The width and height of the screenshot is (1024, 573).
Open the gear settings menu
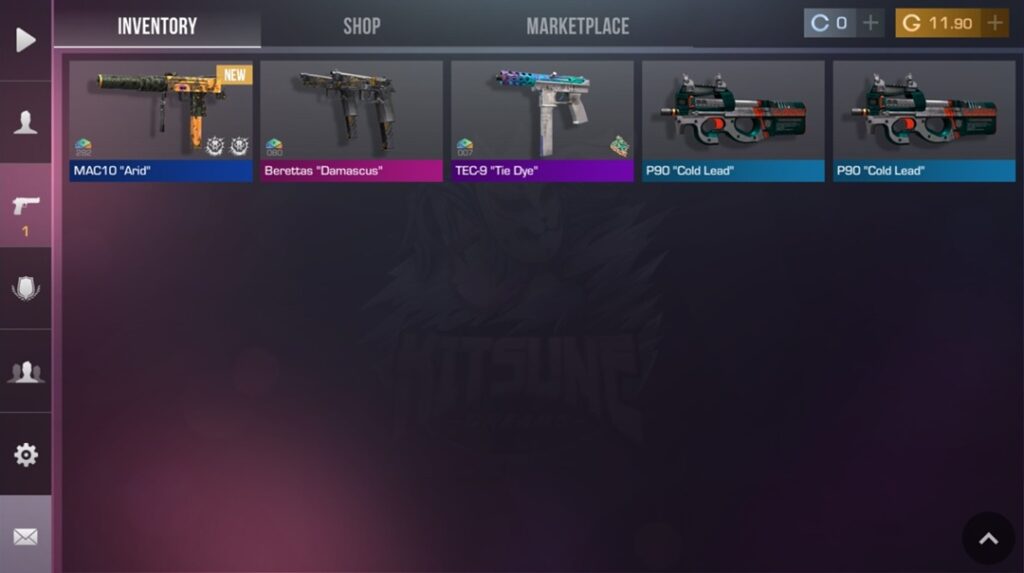click(x=26, y=455)
